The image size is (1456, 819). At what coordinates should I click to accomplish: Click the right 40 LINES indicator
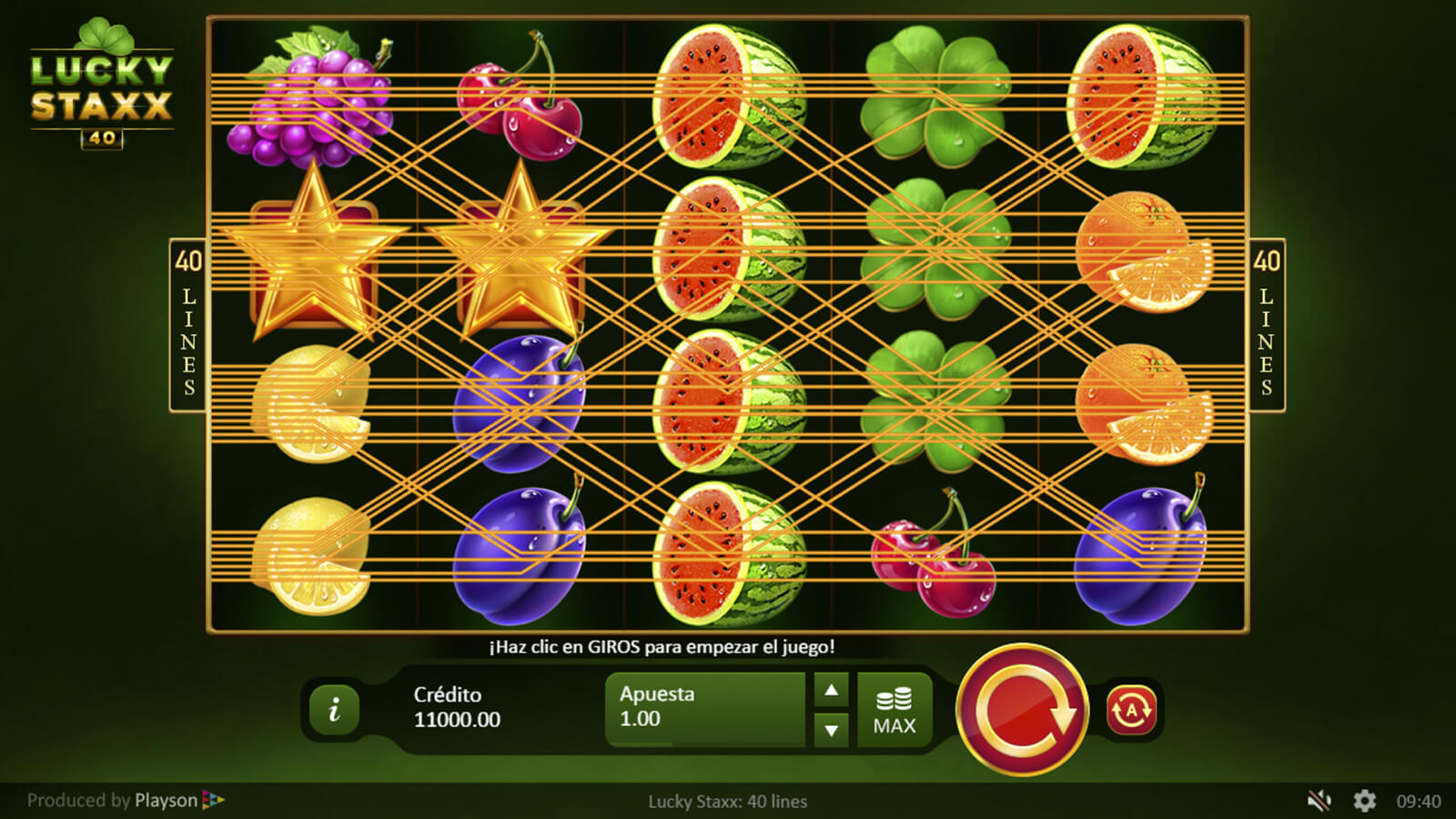(x=1266, y=325)
